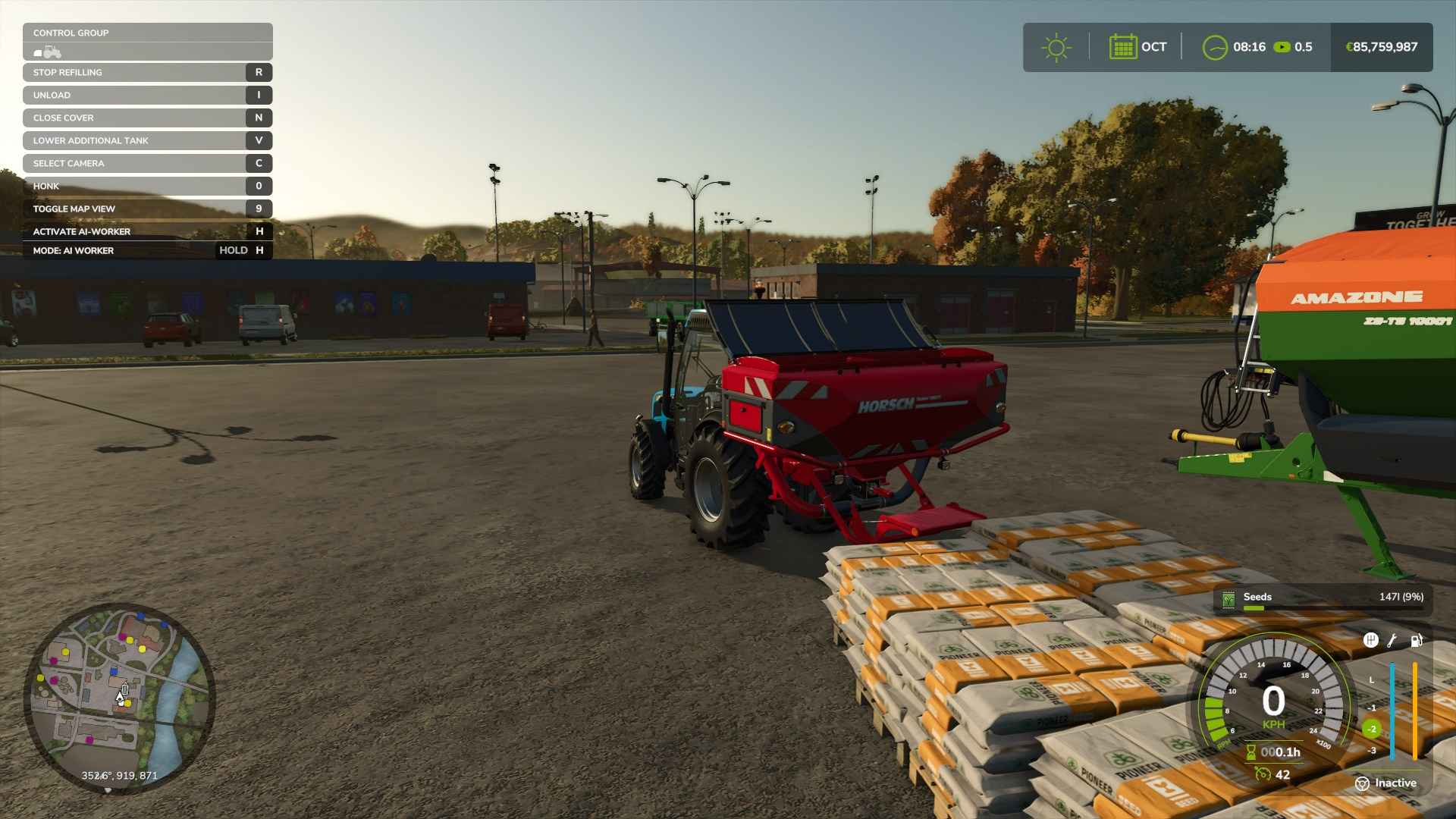This screenshot has width=1456, height=819.
Task: Open the sunny weather forecast icon
Action: 1056,47
